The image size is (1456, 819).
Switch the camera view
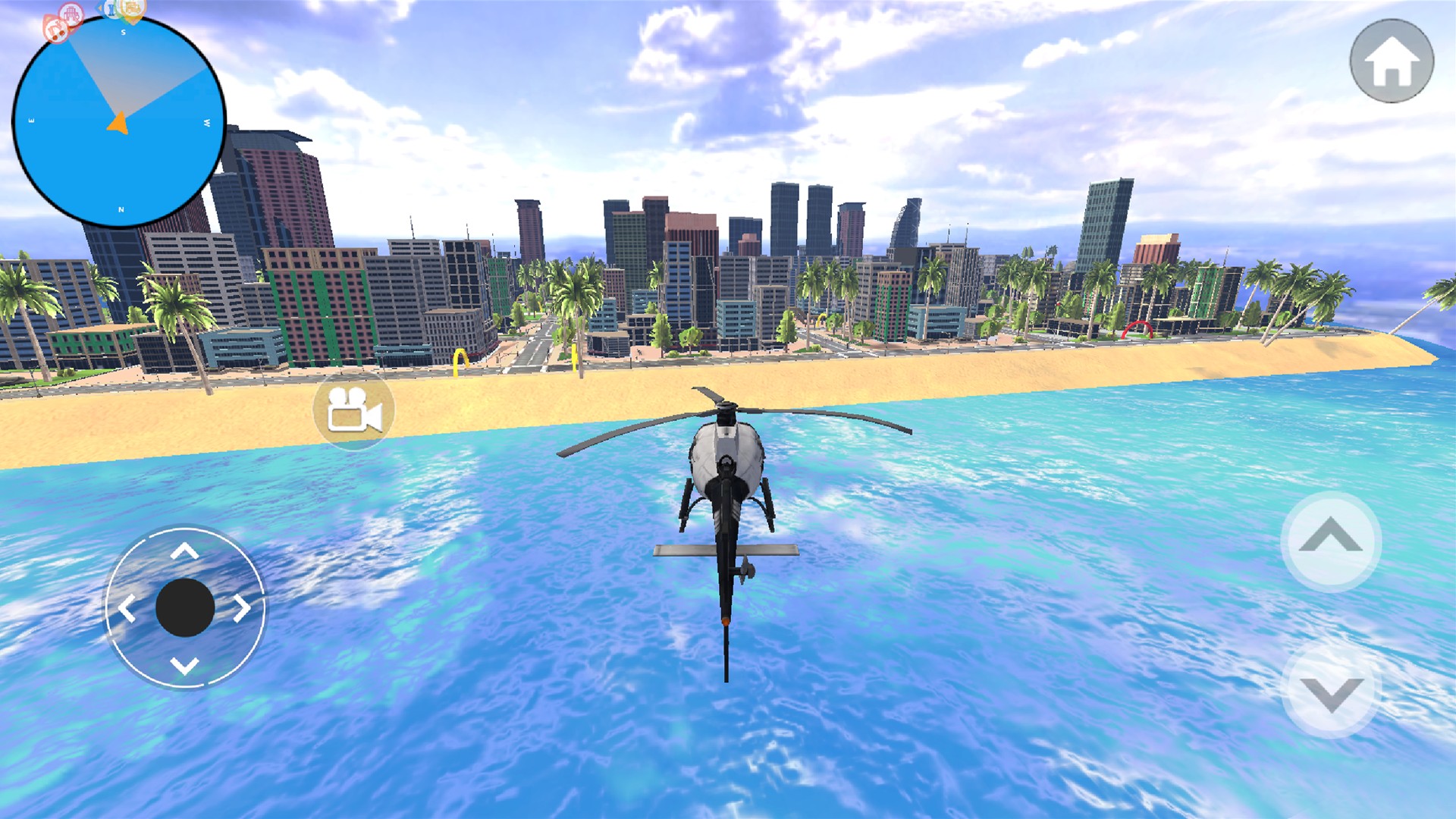click(353, 410)
